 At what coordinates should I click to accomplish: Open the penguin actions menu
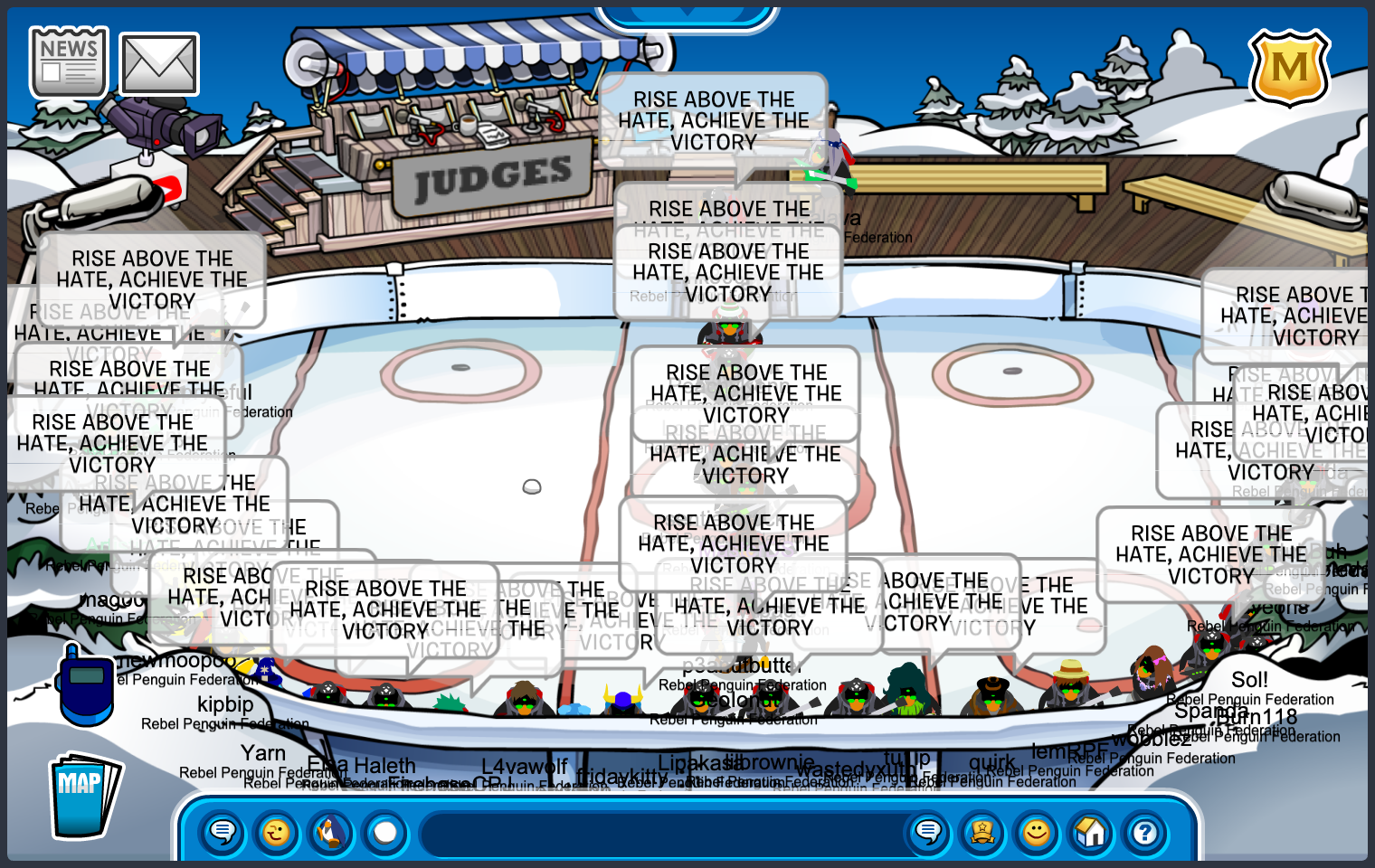coord(331,832)
